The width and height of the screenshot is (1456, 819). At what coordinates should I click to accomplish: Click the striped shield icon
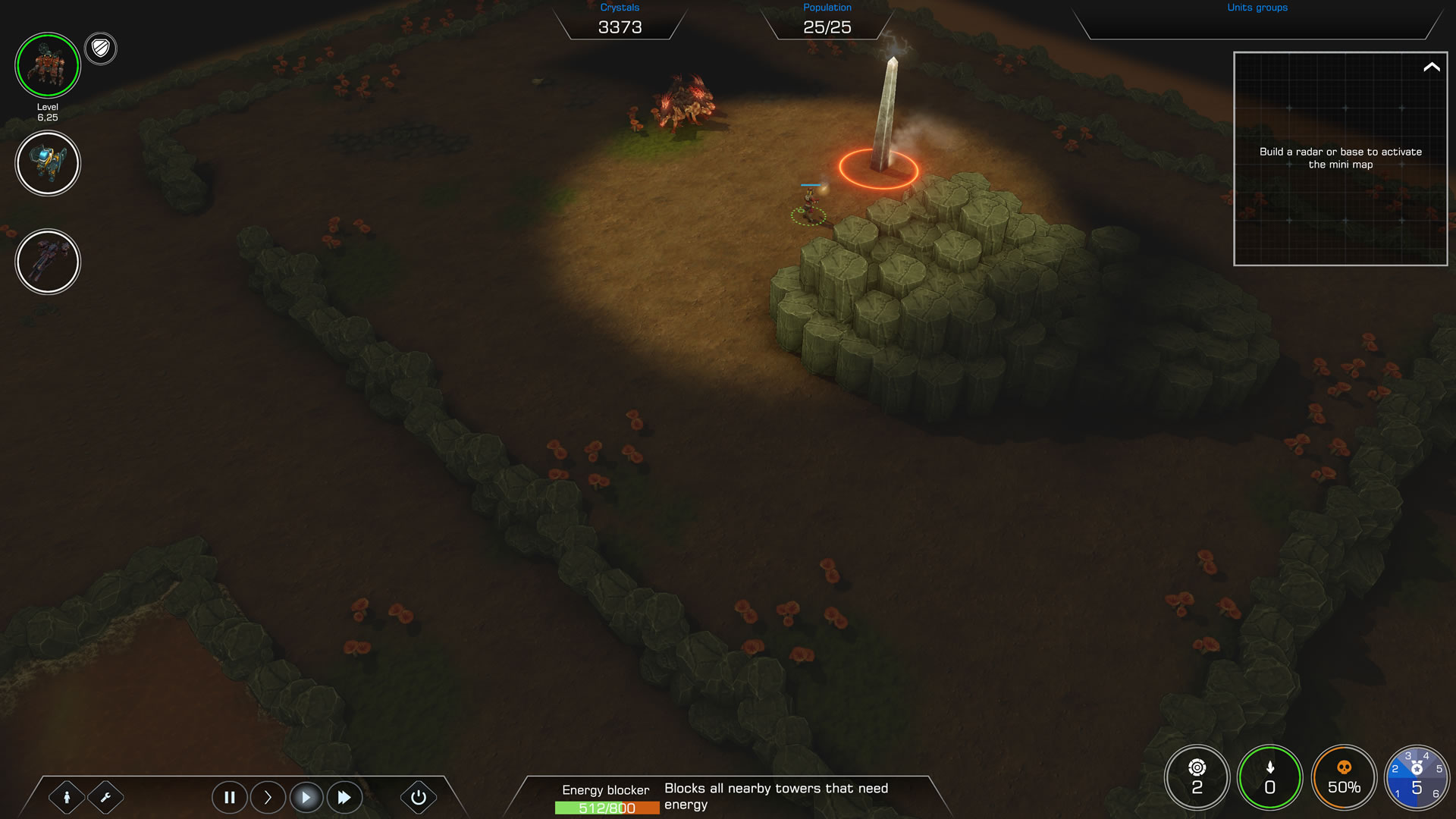(x=101, y=49)
